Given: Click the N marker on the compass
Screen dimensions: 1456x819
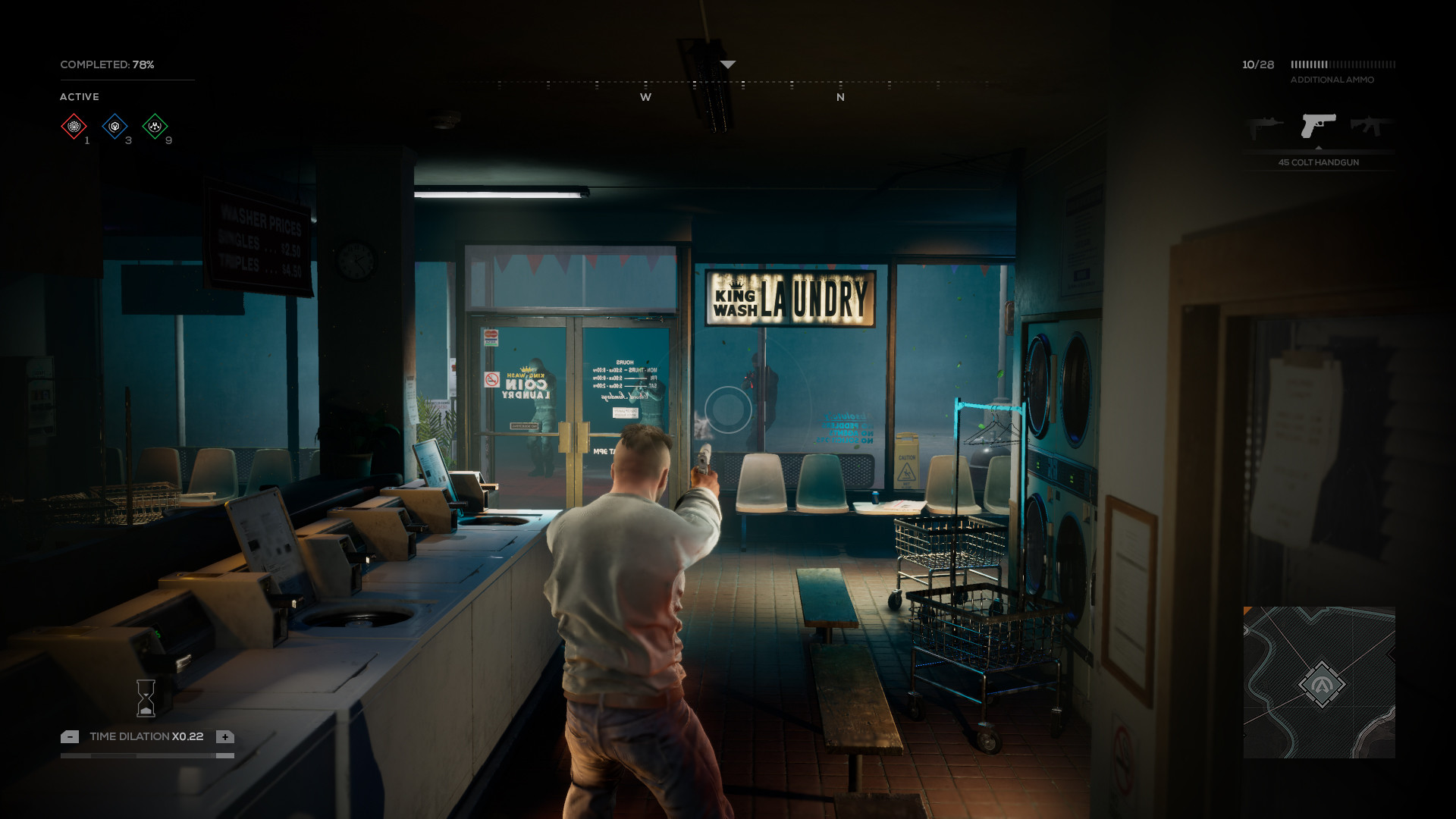Looking at the screenshot, I should (x=840, y=97).
